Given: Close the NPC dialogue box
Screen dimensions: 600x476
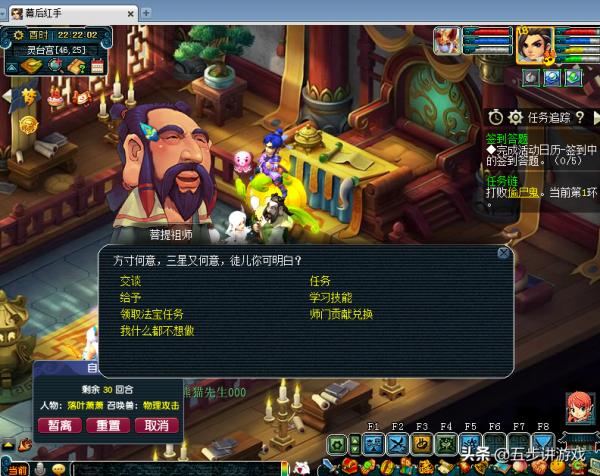Looking at the screenshot, I should click(x=504, y=254).
